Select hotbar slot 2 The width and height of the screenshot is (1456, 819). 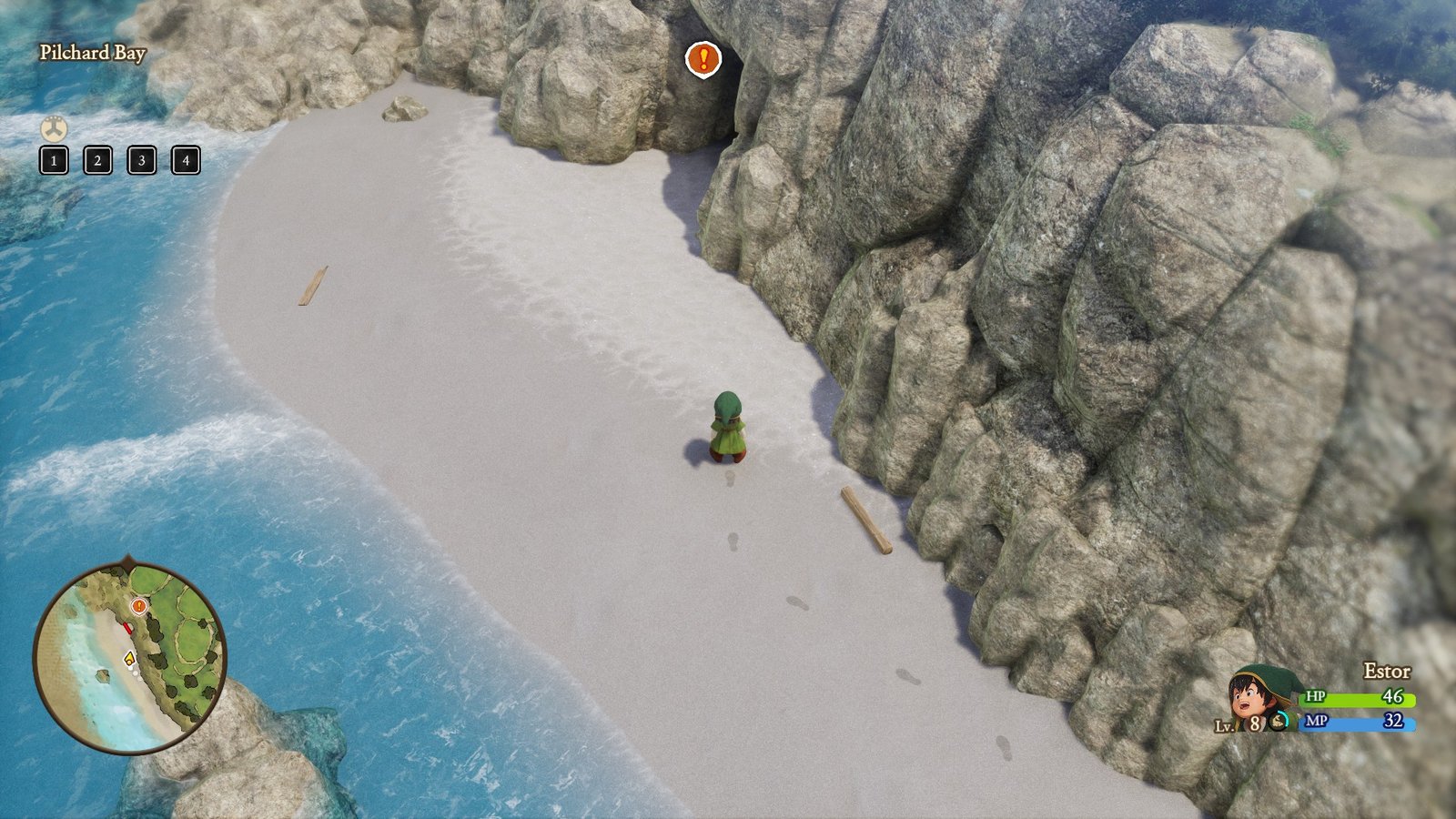(x=96, y=162)
